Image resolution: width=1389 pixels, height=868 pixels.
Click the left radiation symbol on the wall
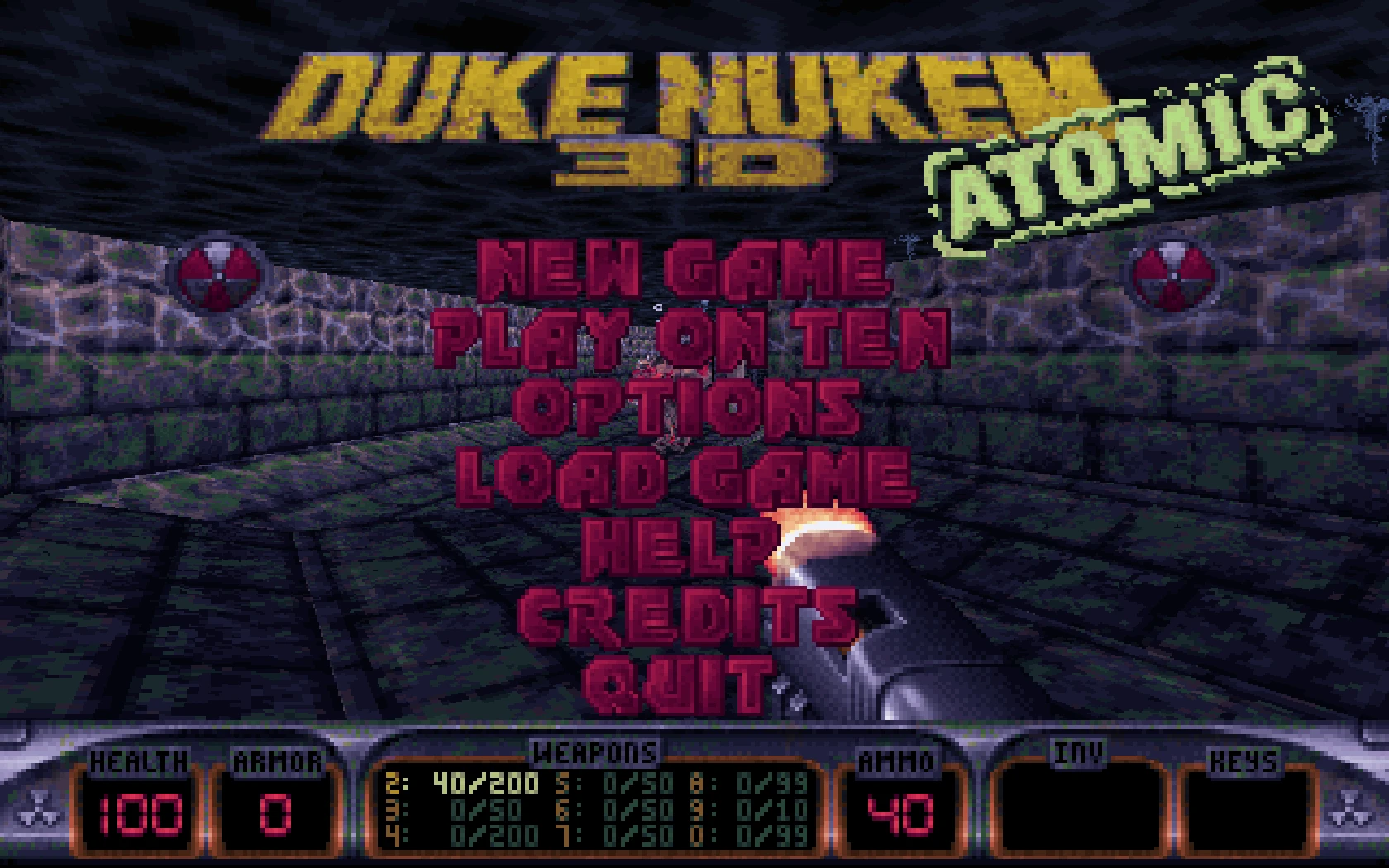[x=220, y=273]
